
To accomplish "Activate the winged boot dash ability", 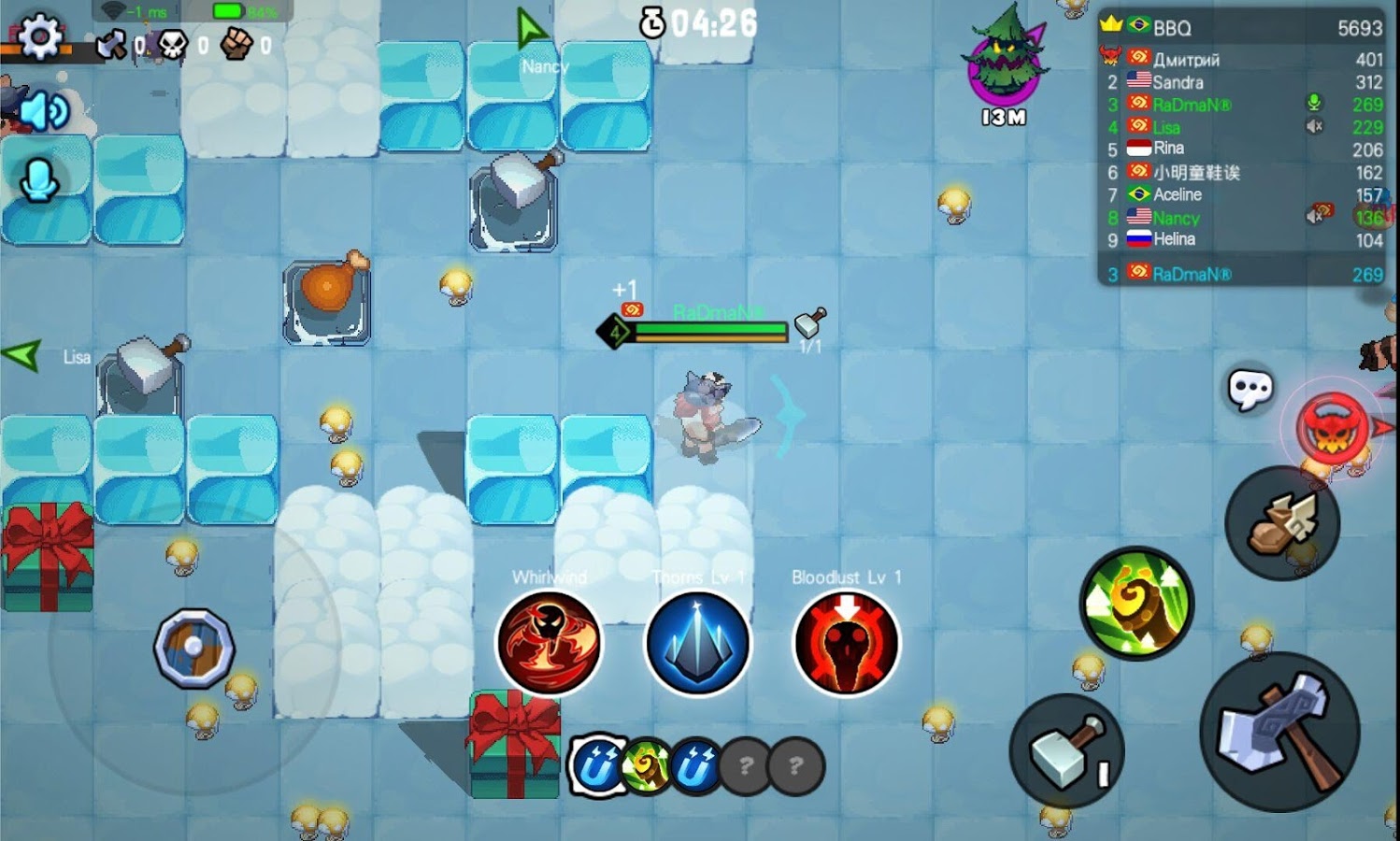I will (1282, 523).
